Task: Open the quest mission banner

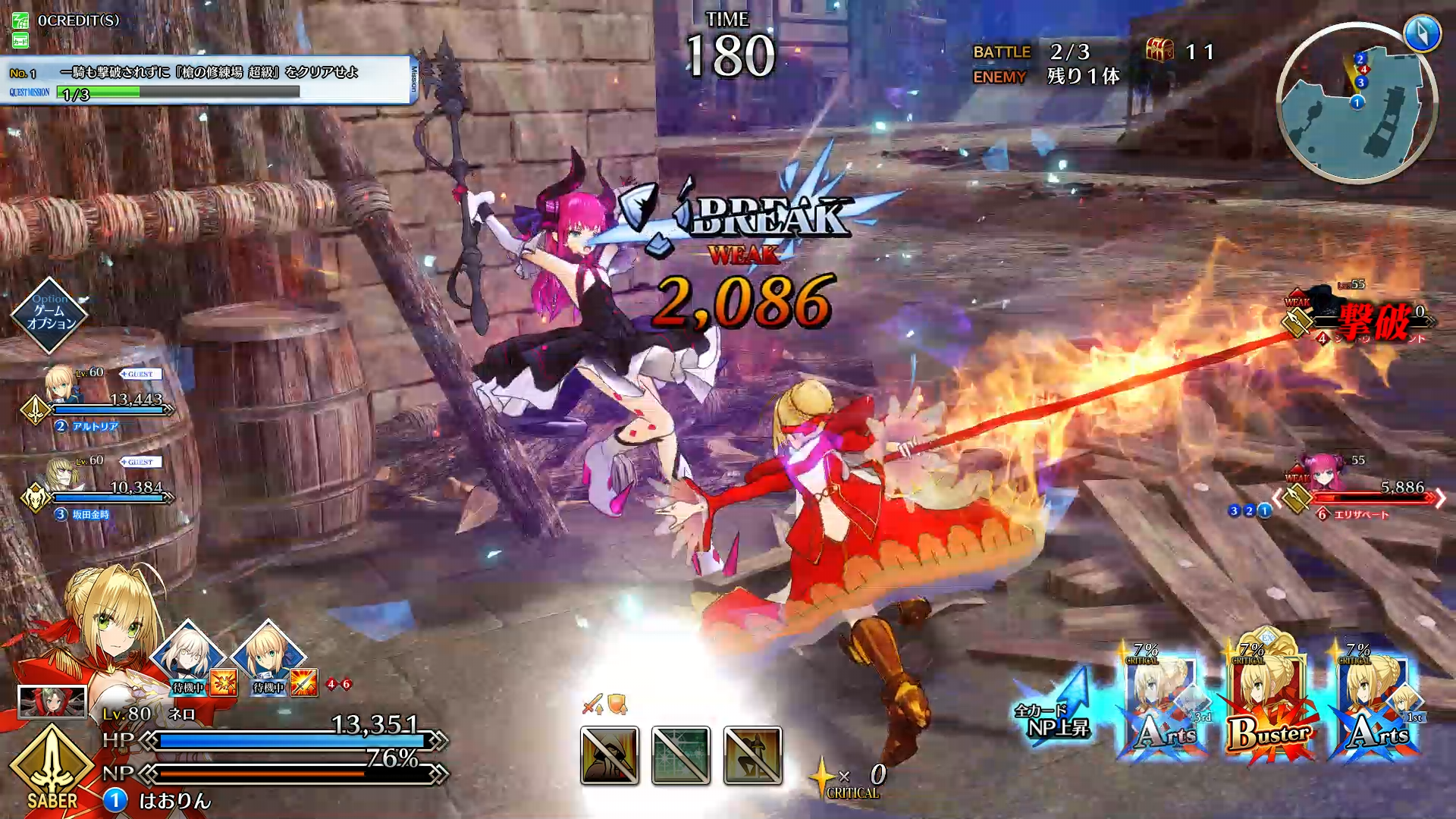Action: [x=206, y=80]
